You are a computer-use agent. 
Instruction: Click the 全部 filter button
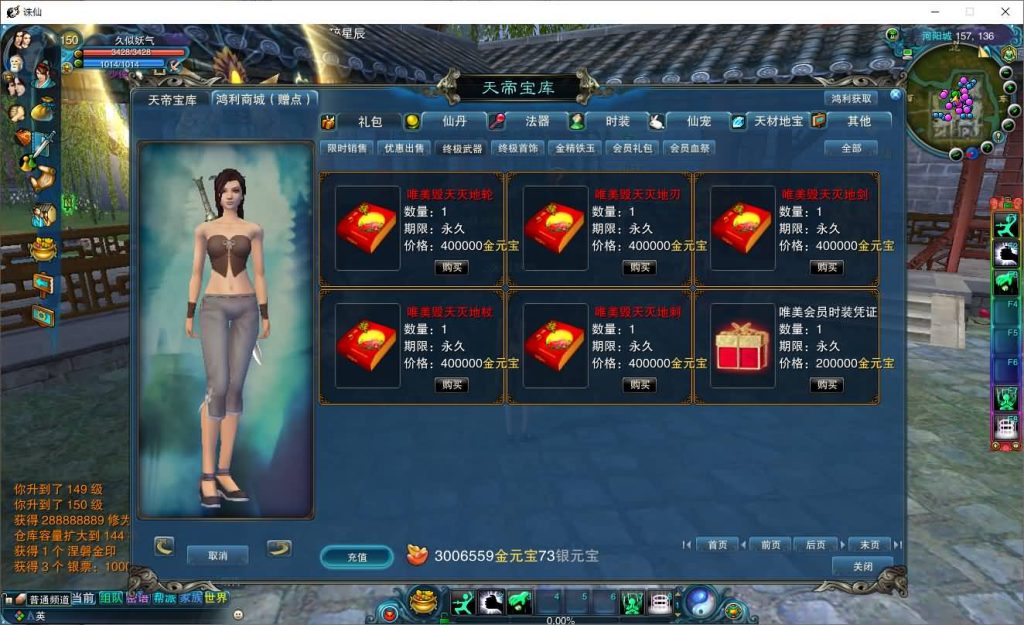[x=850, y=148]
